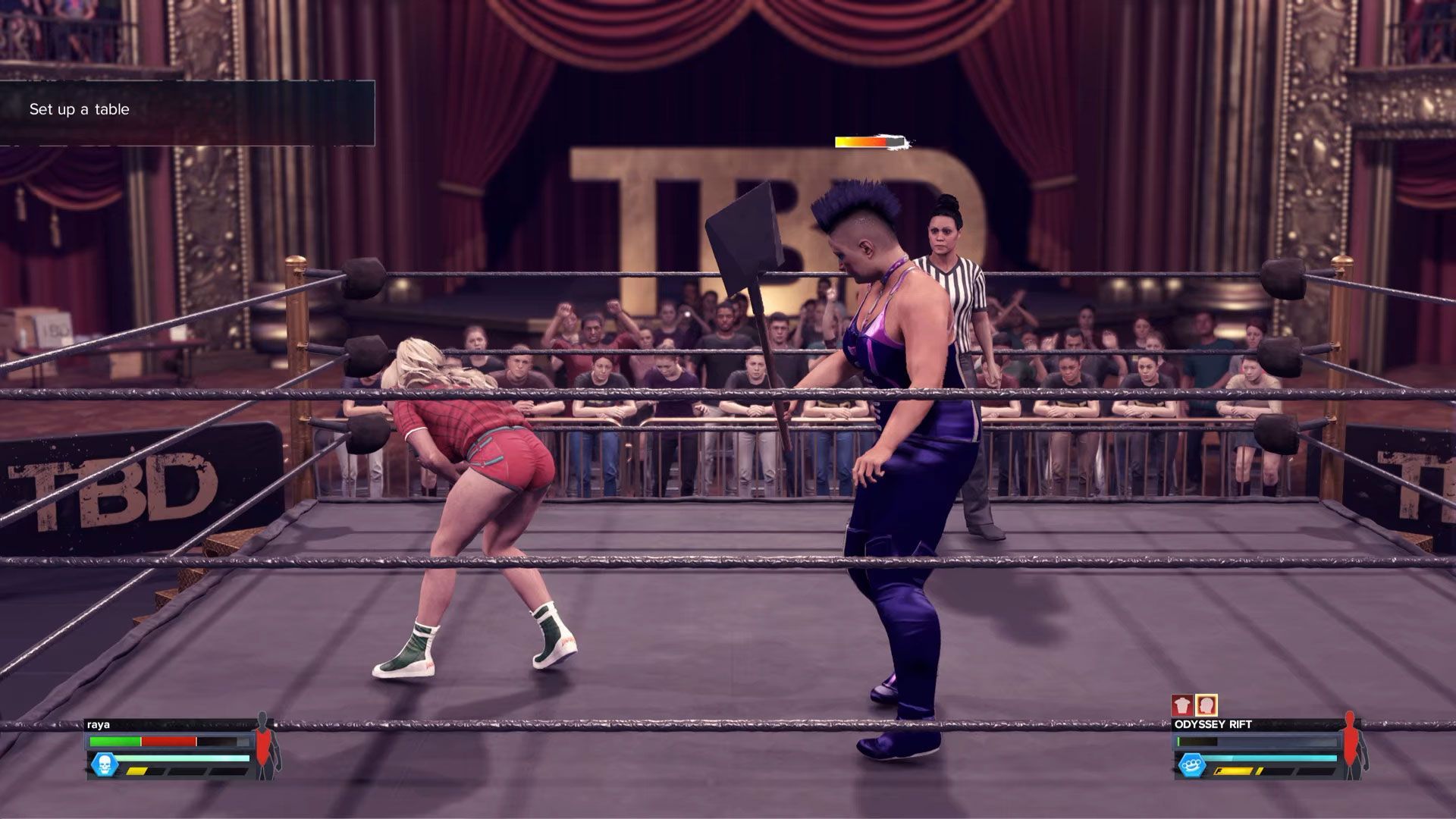Viewport: 1456px width, 819px height.
Task: Select the shirt body-target icon above Odyssey Rift's nameplate
Action: pyautogui.click(x=1182, y=705)
